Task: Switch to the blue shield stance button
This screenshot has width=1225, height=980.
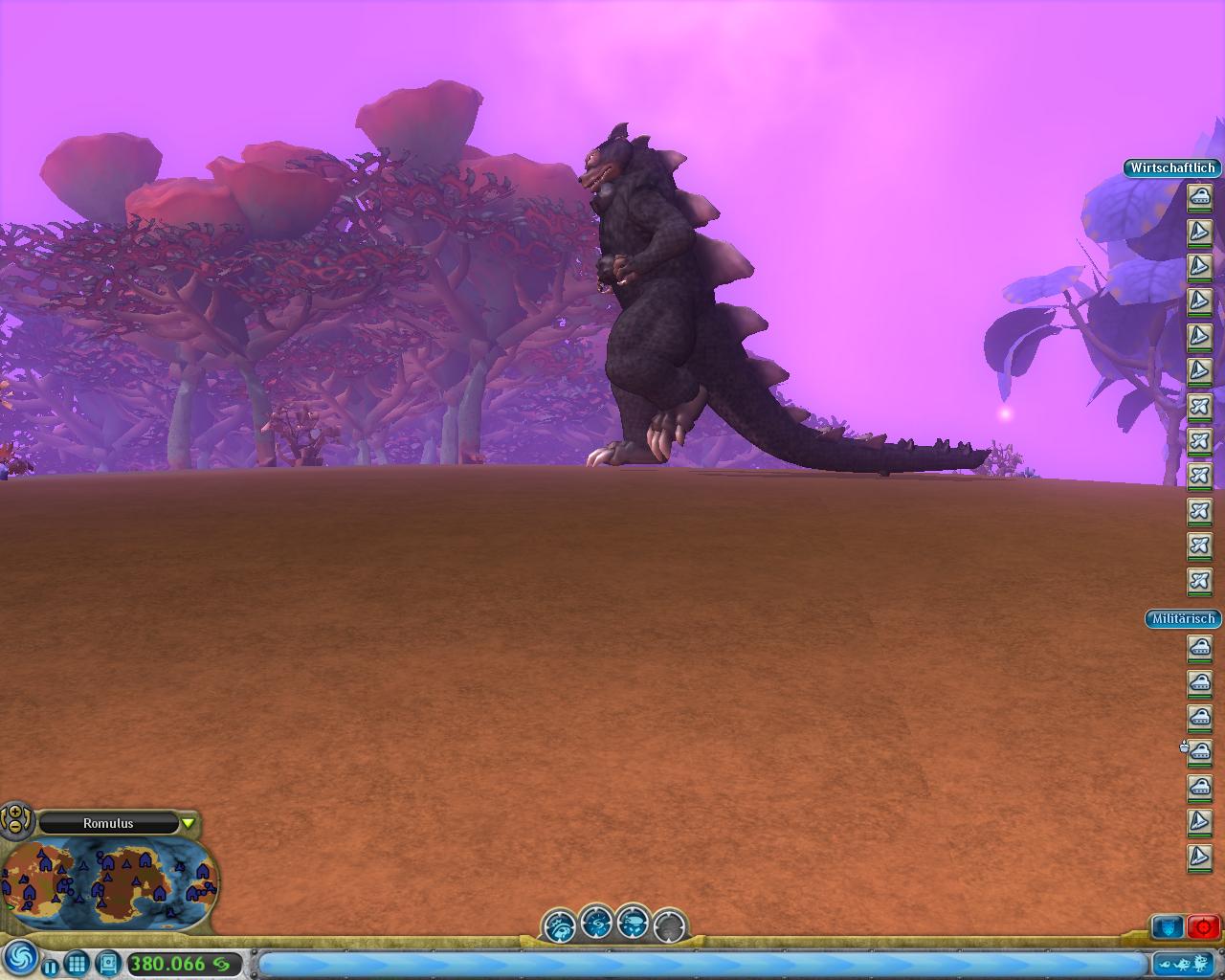Action: coord(1168,926)
